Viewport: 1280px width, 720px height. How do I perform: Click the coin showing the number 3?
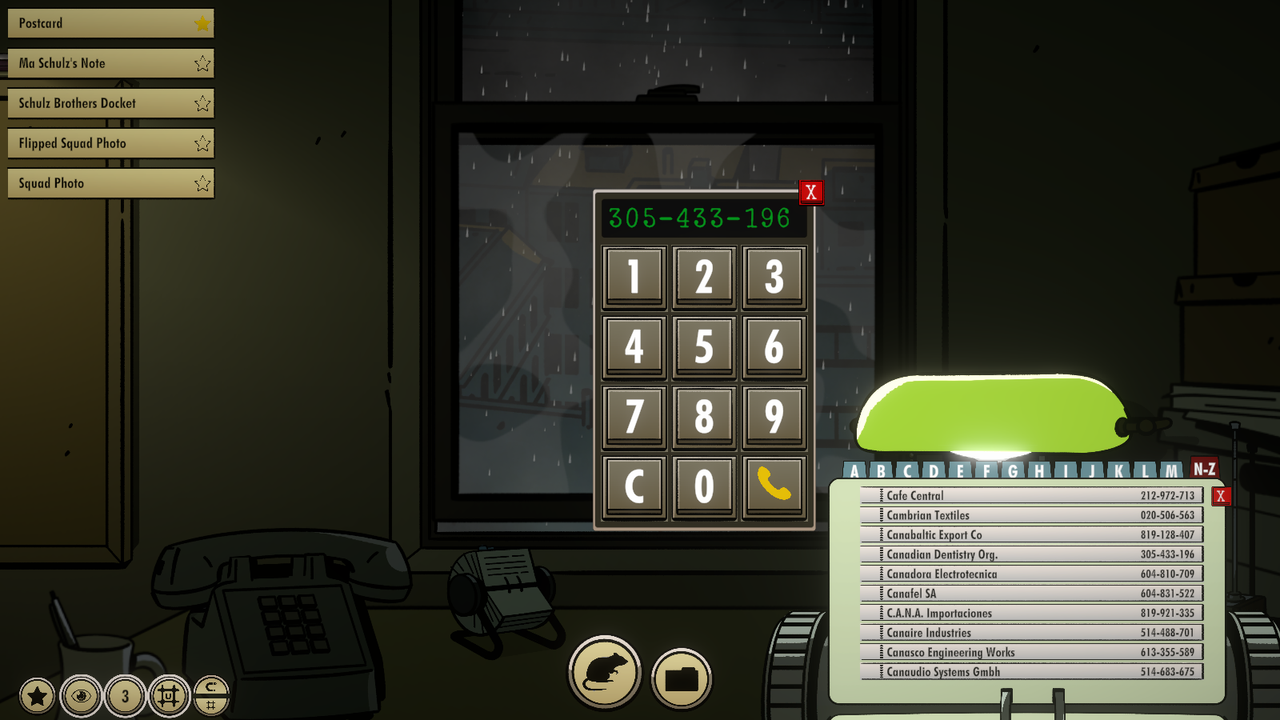coord(126,694)
